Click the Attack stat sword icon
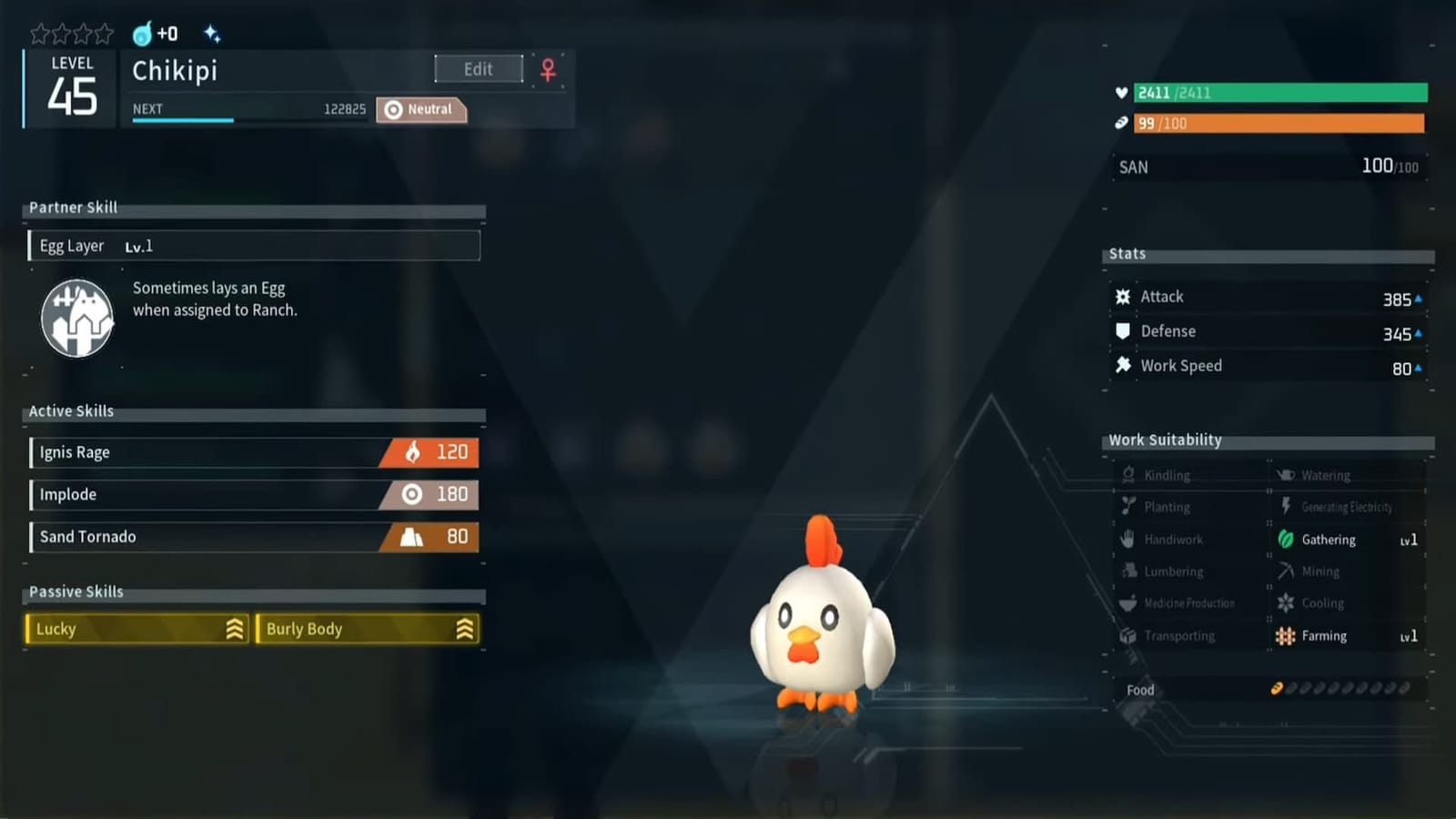Viewport: 1456px width, 819px height. coord(1122,296)
